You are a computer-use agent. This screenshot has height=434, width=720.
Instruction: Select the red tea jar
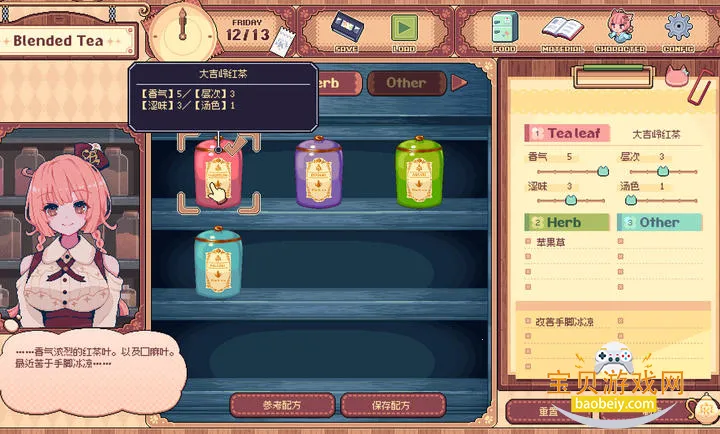[x=219, y=174]
